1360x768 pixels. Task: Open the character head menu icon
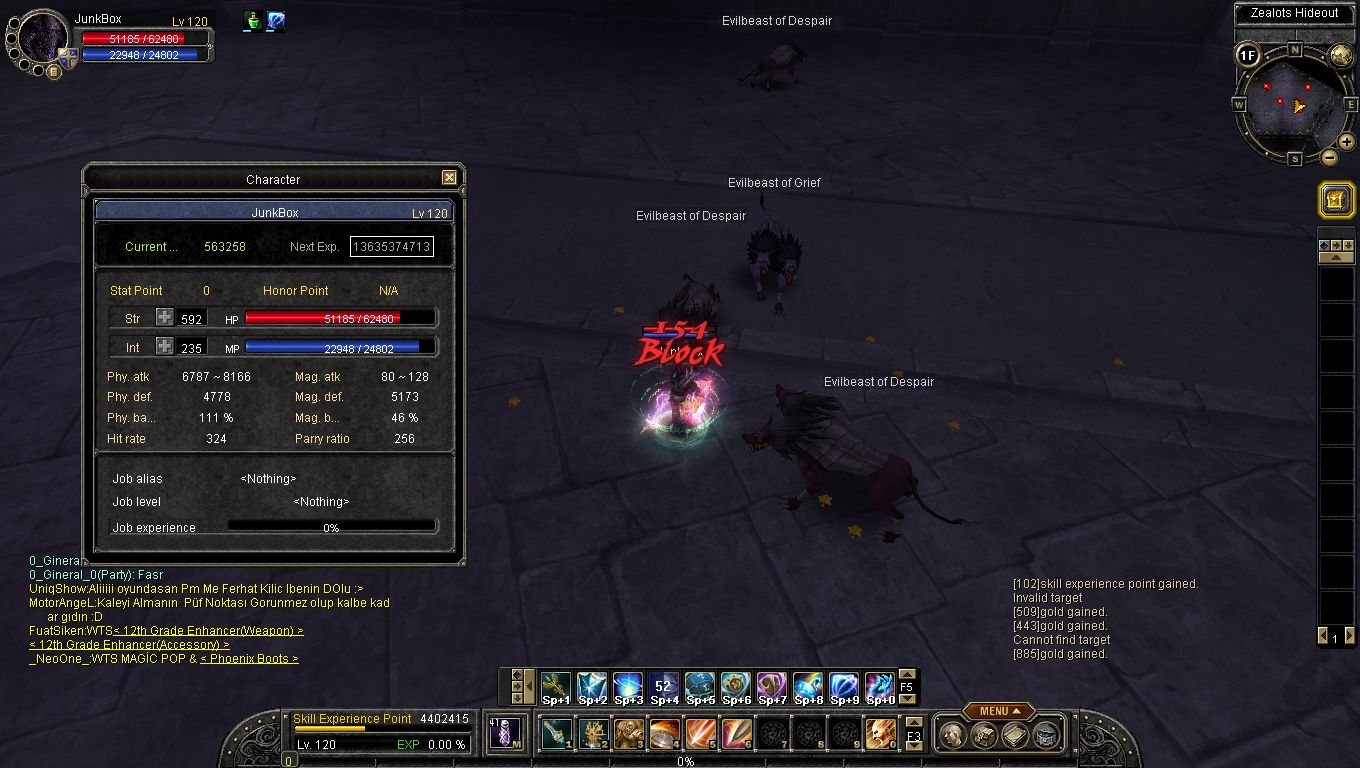pos(953,735)
